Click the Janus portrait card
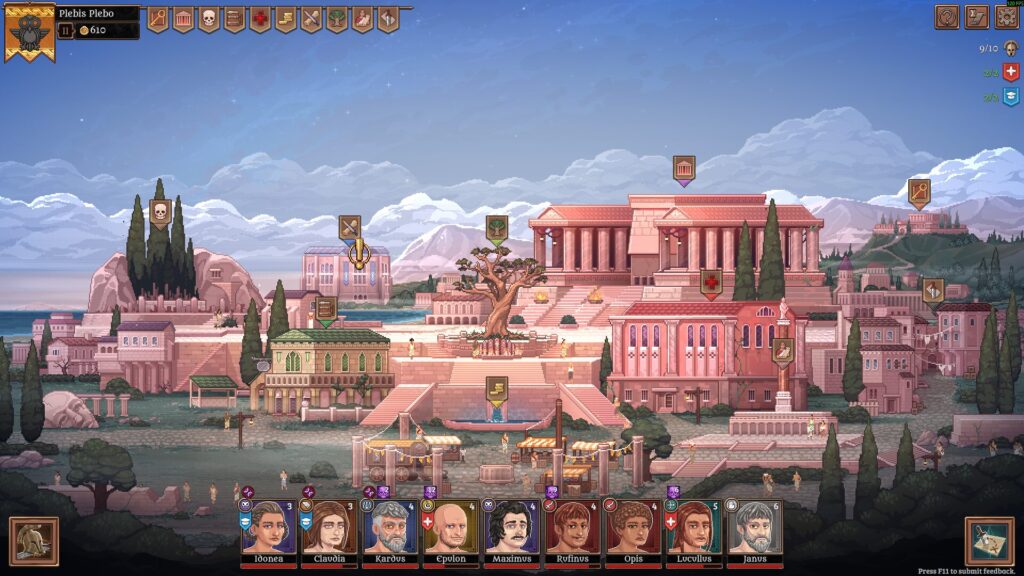 [755, 527]
